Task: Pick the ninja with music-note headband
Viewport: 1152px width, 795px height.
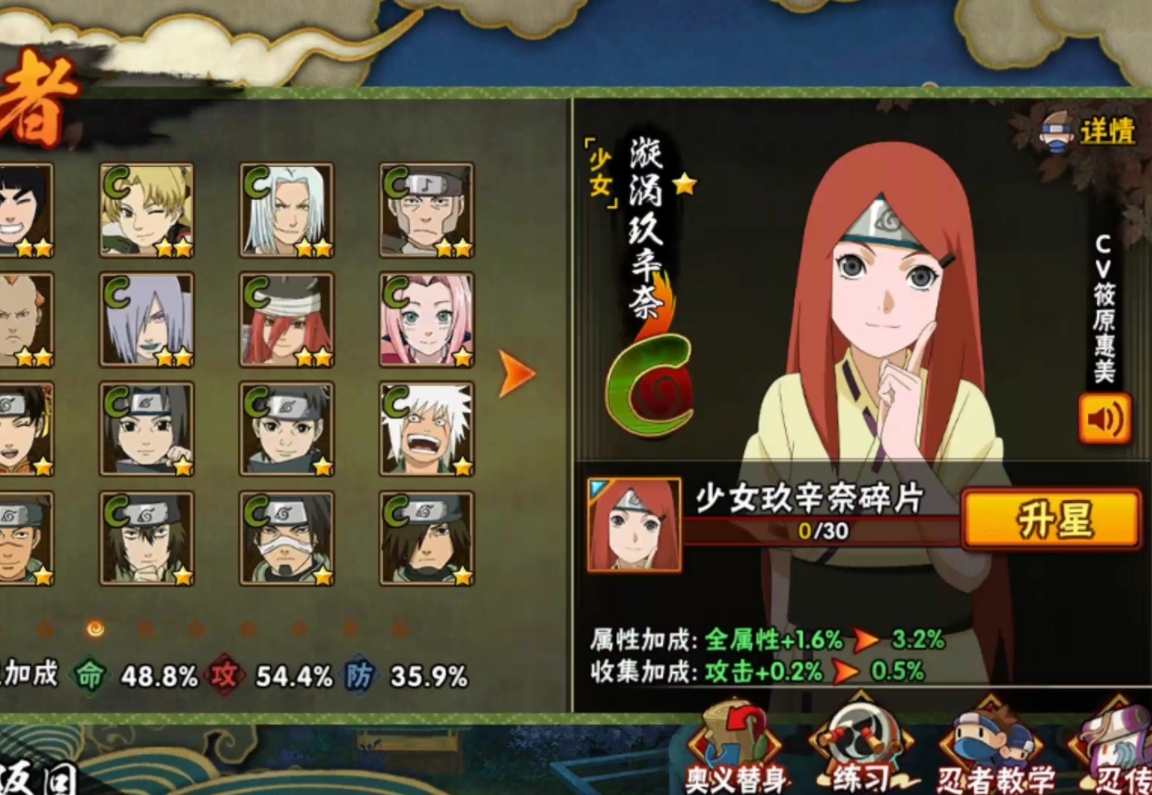Action: pos(427,211)
